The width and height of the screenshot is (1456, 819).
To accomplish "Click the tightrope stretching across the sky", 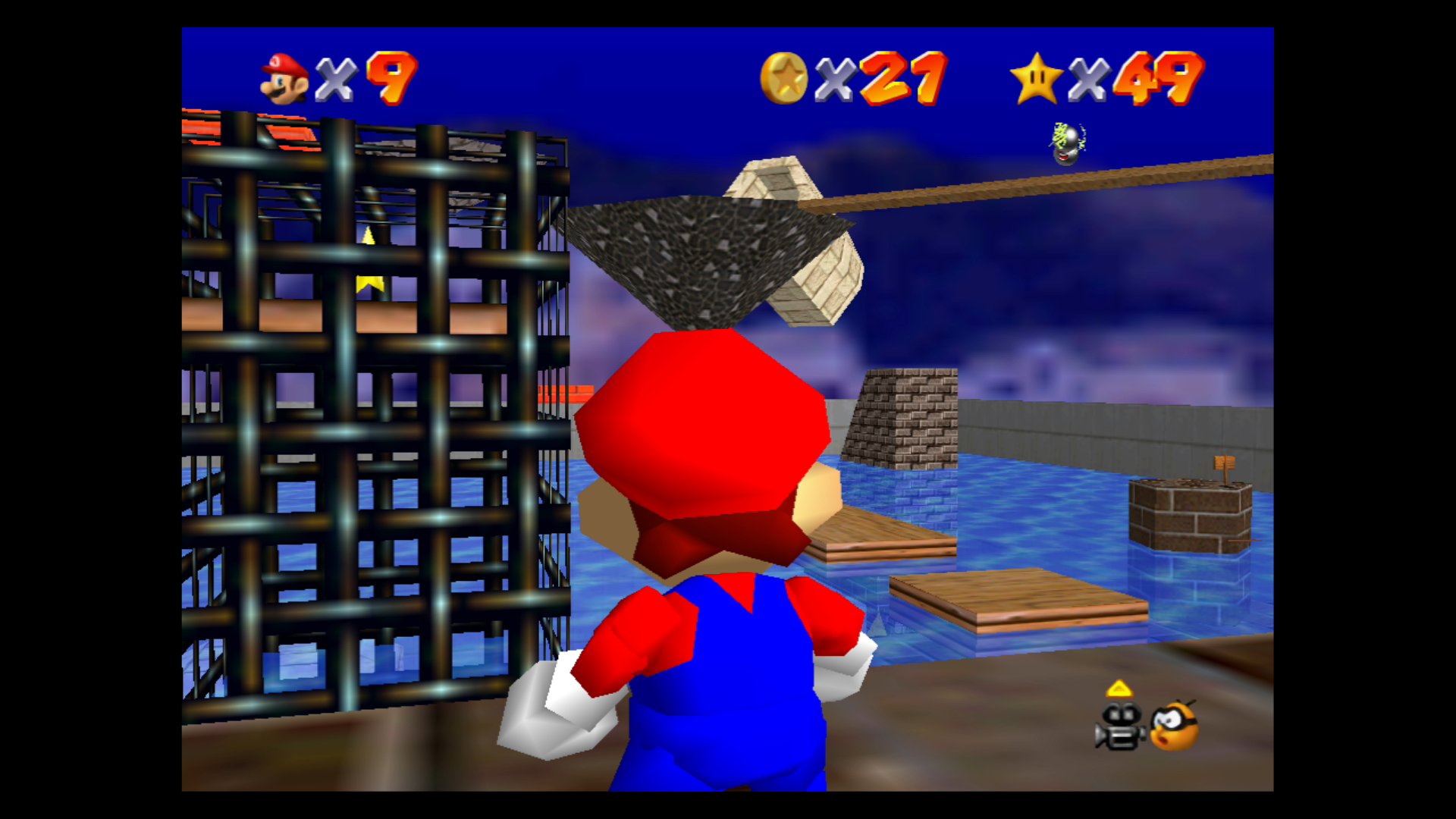I will pyautogui.click(x=1062, y=184).
